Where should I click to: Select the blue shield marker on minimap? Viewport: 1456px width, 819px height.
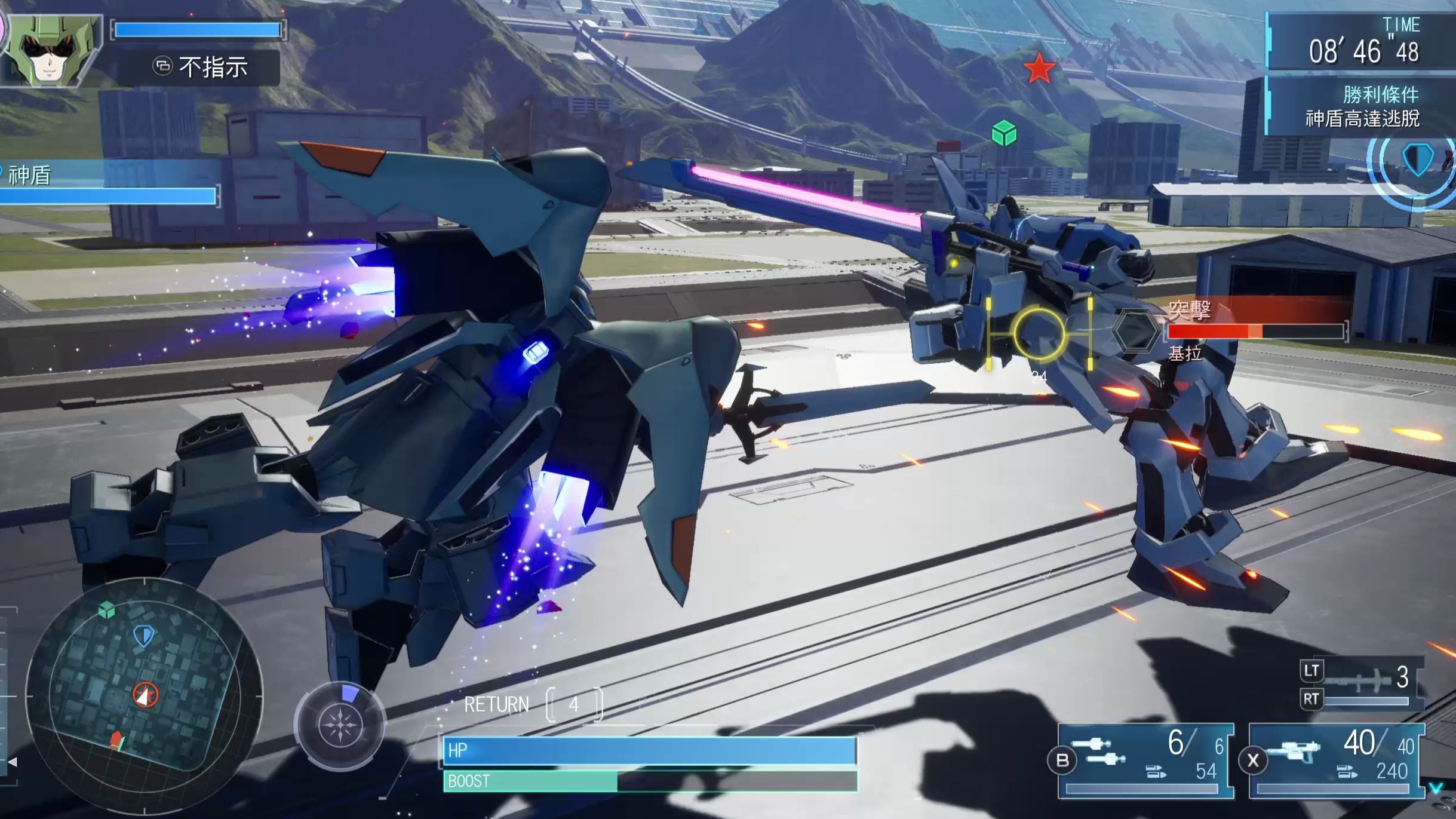point(143,636)
